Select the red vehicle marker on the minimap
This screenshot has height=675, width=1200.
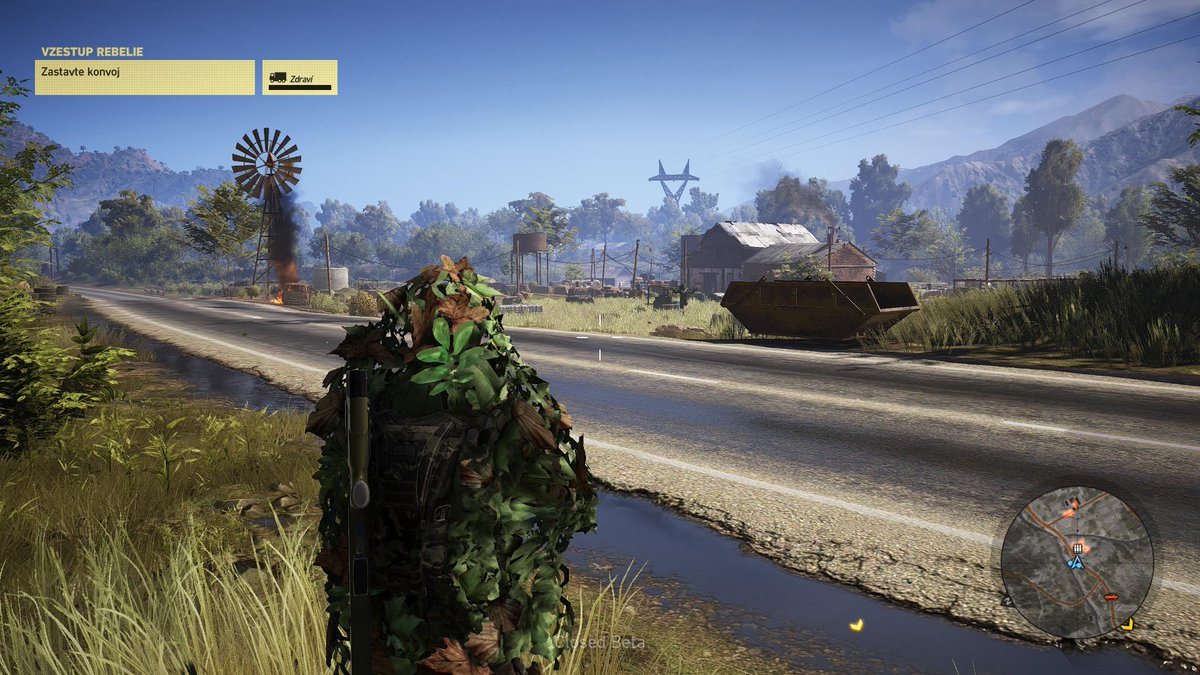pos(1110,597)
